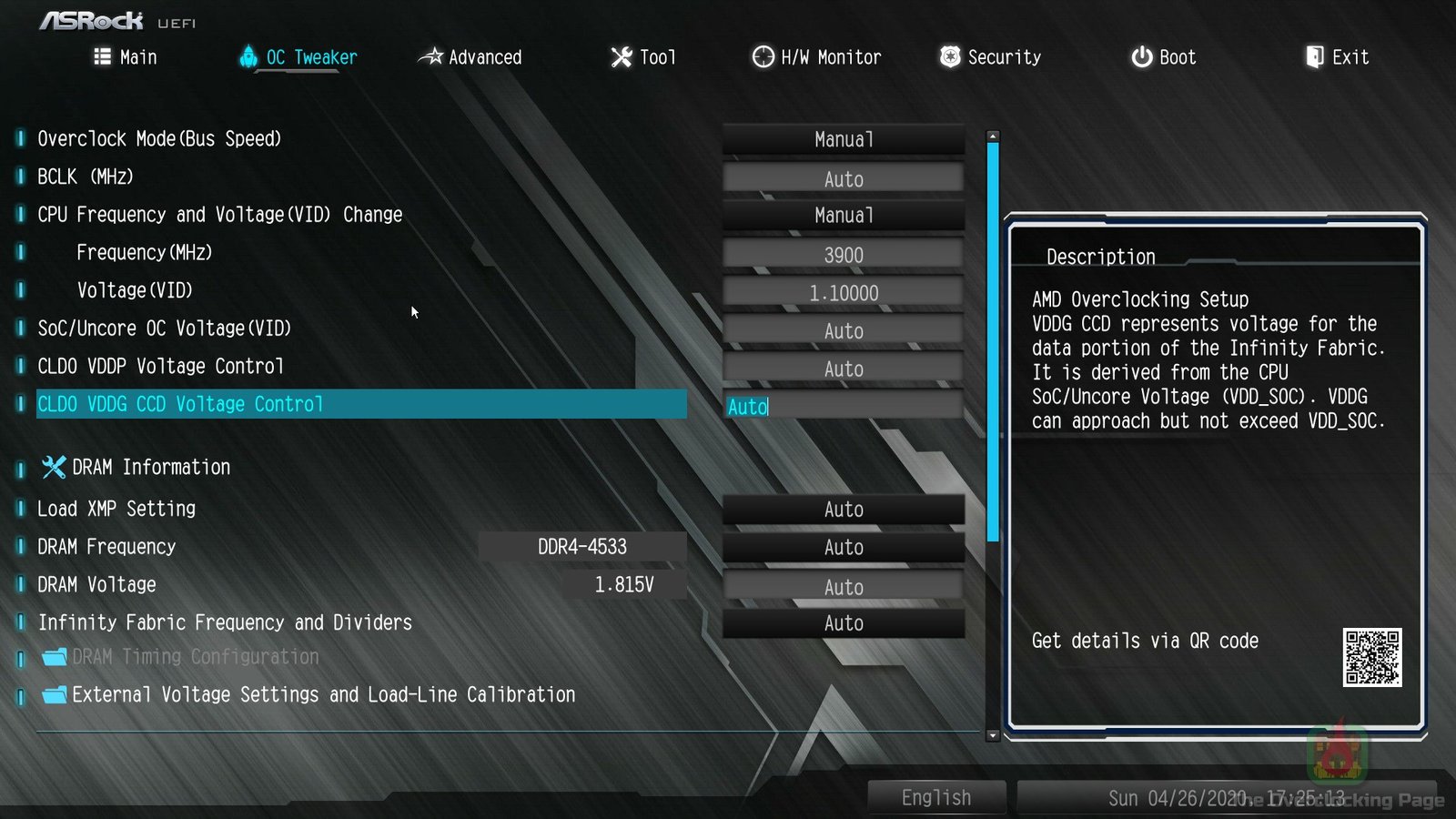The image size is (1456, 819).
Task: Edit the CPU Frequency (MHz) 3900 field
Action: coord(843,255)
